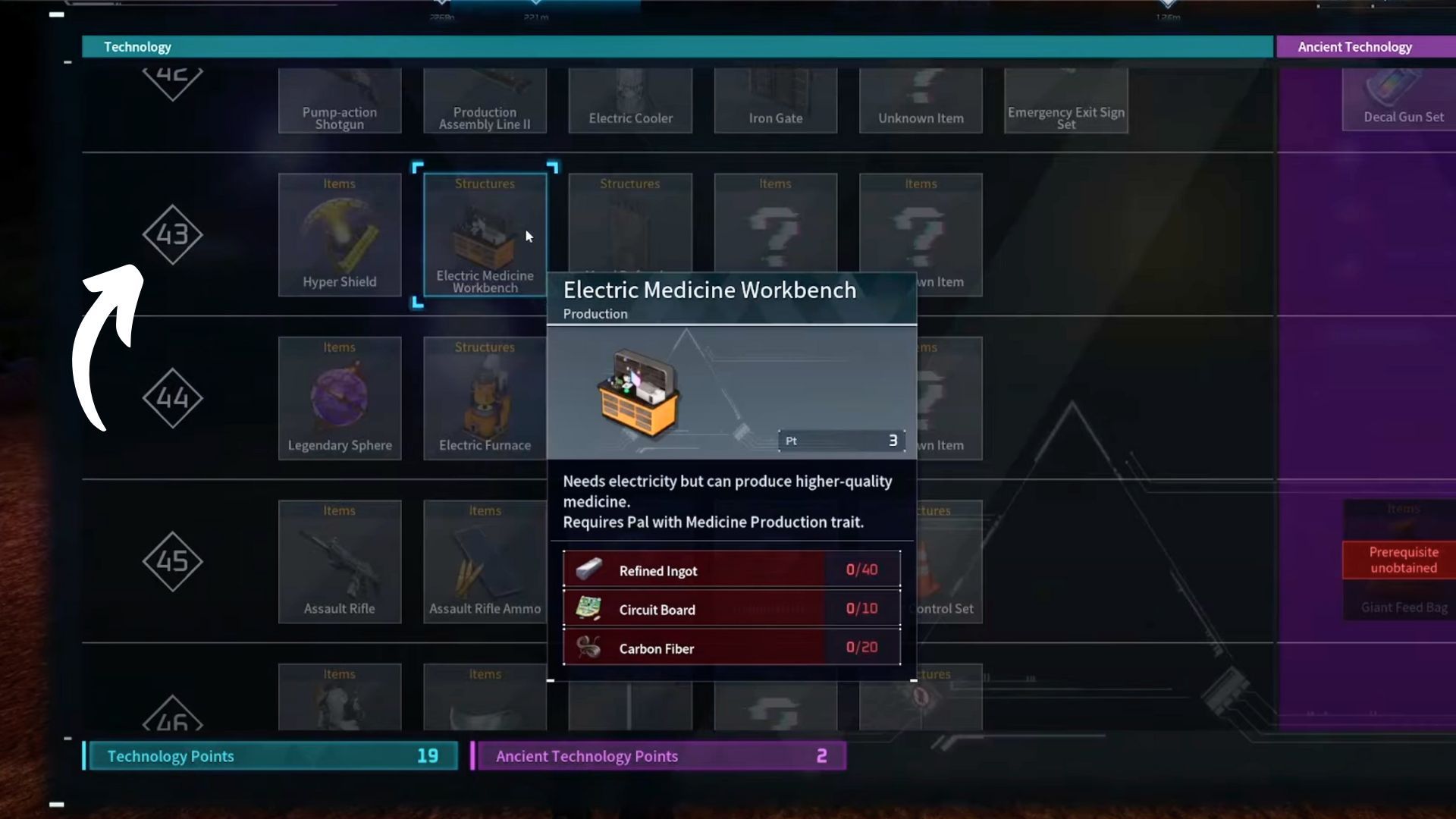The width and height of the screenshot is (1456, 819).
Task: Select the Electric Medicine Workbench technology tile
Action: 485,234
